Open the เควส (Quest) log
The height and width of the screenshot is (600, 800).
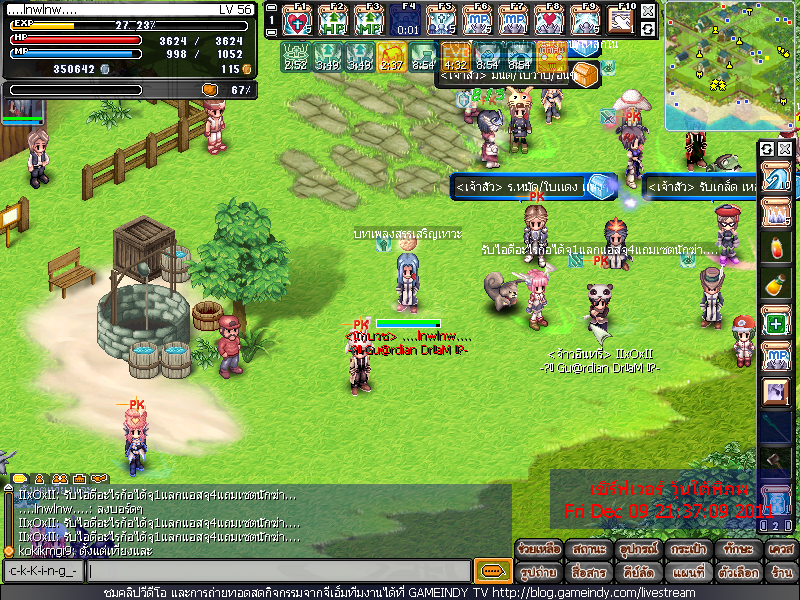tap(781, 551)
